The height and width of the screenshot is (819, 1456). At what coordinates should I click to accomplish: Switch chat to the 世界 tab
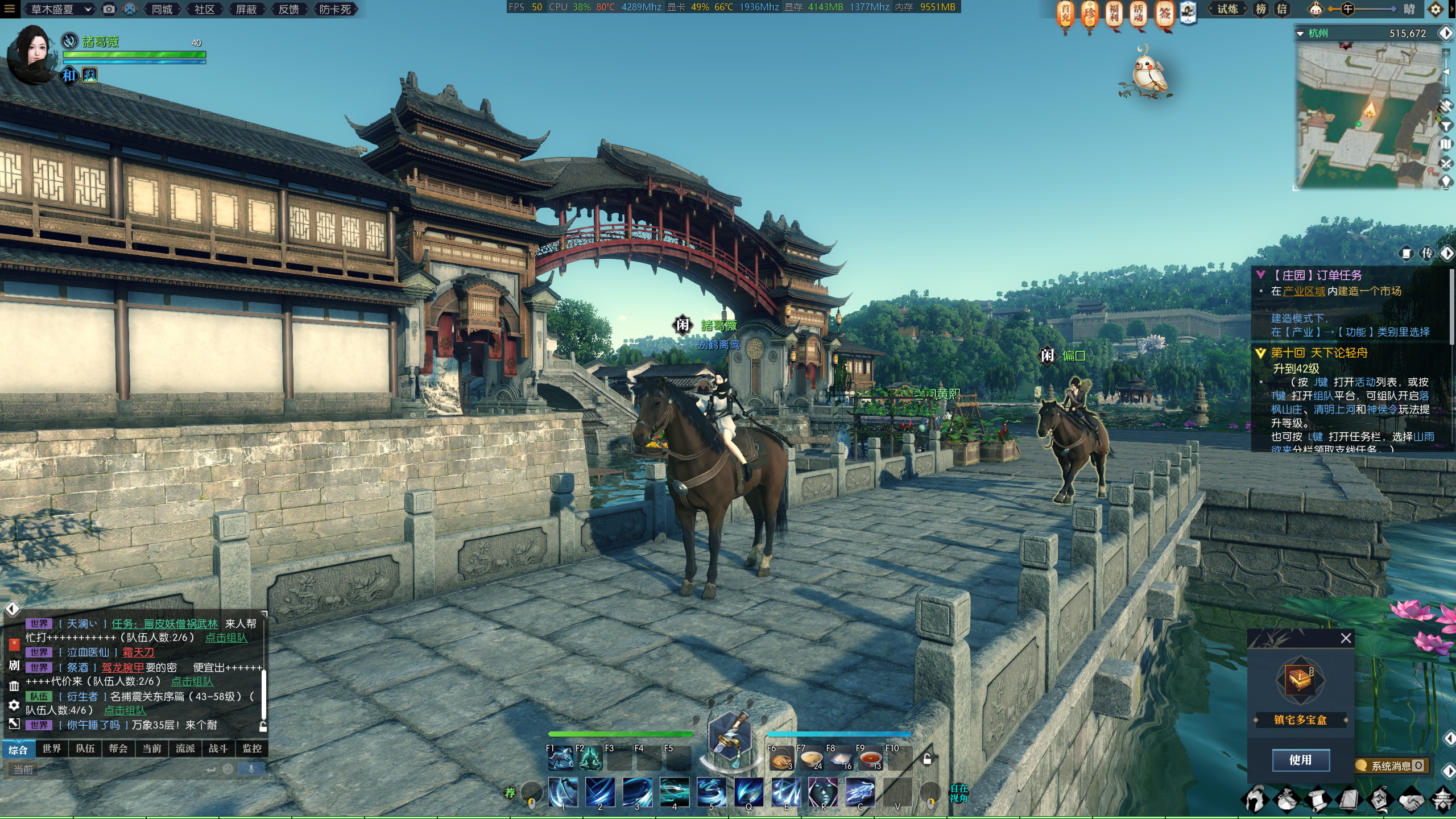coord(52,748)
